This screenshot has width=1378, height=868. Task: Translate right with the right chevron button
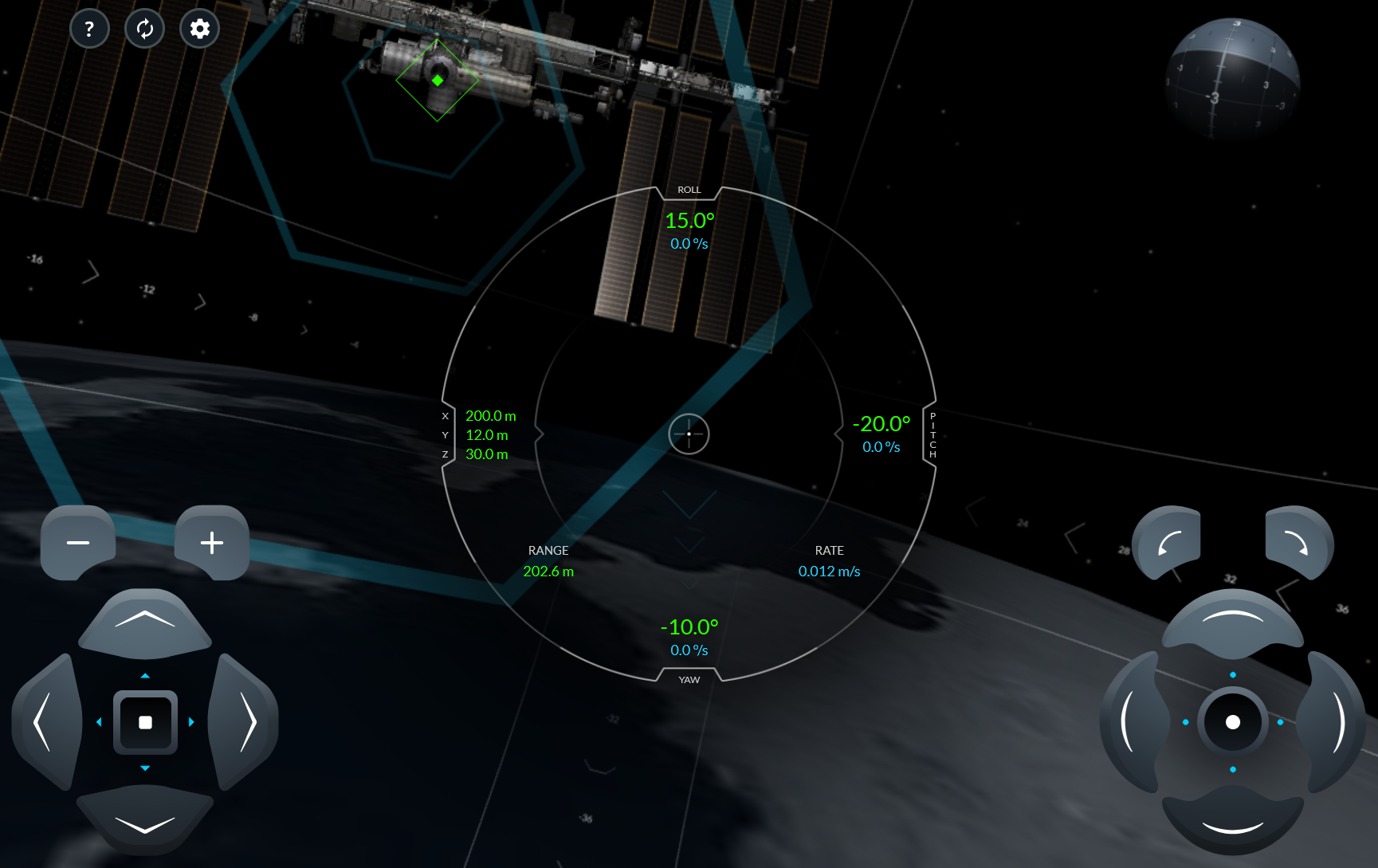click(245, 722)
